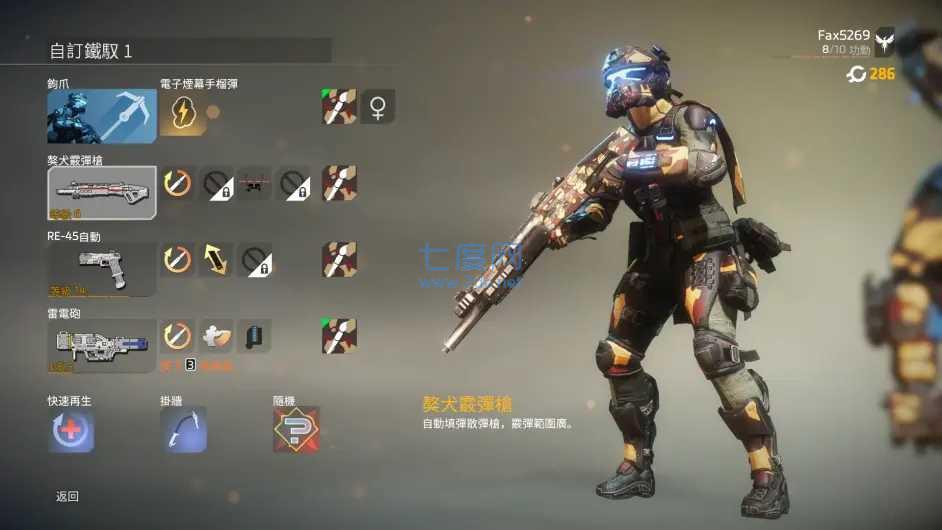Open the 電子煙幕手榴彈 lightning grenade slot
The width and height of the screenshot is (942, 530).
point(184,113)
